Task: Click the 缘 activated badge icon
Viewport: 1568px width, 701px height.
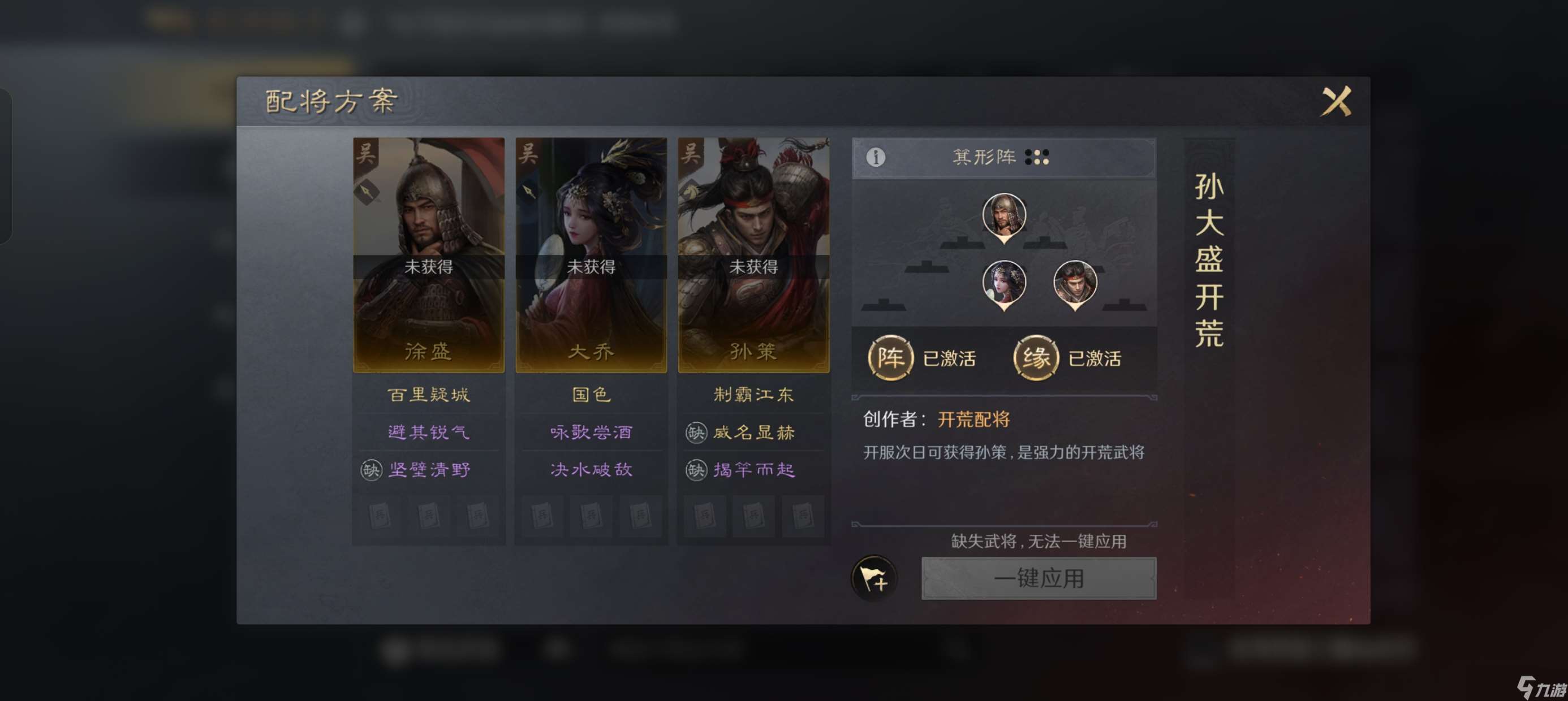Action: [1035, 358]
